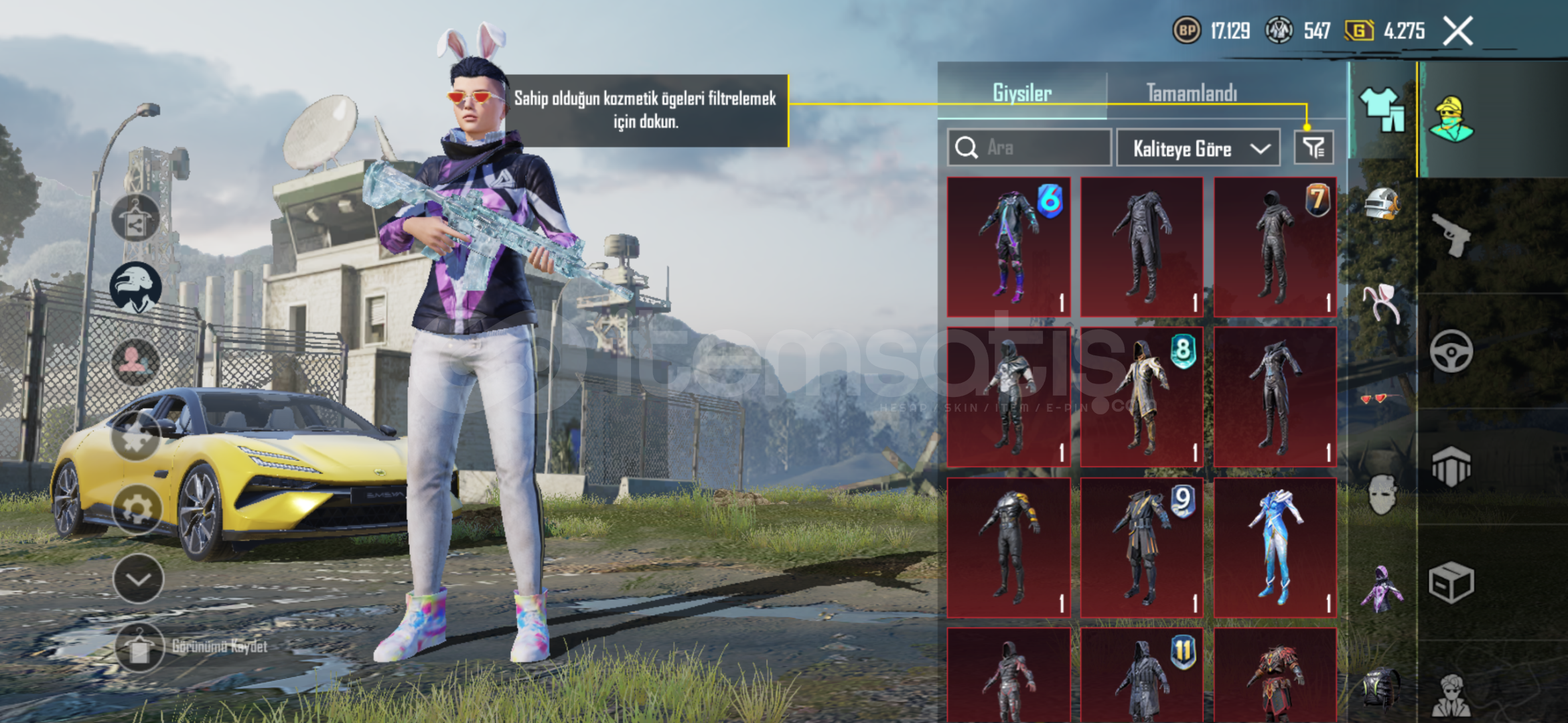Screen dimensions: 1568x723
Task: Open the gear settings icon
Action: point(137,509)
